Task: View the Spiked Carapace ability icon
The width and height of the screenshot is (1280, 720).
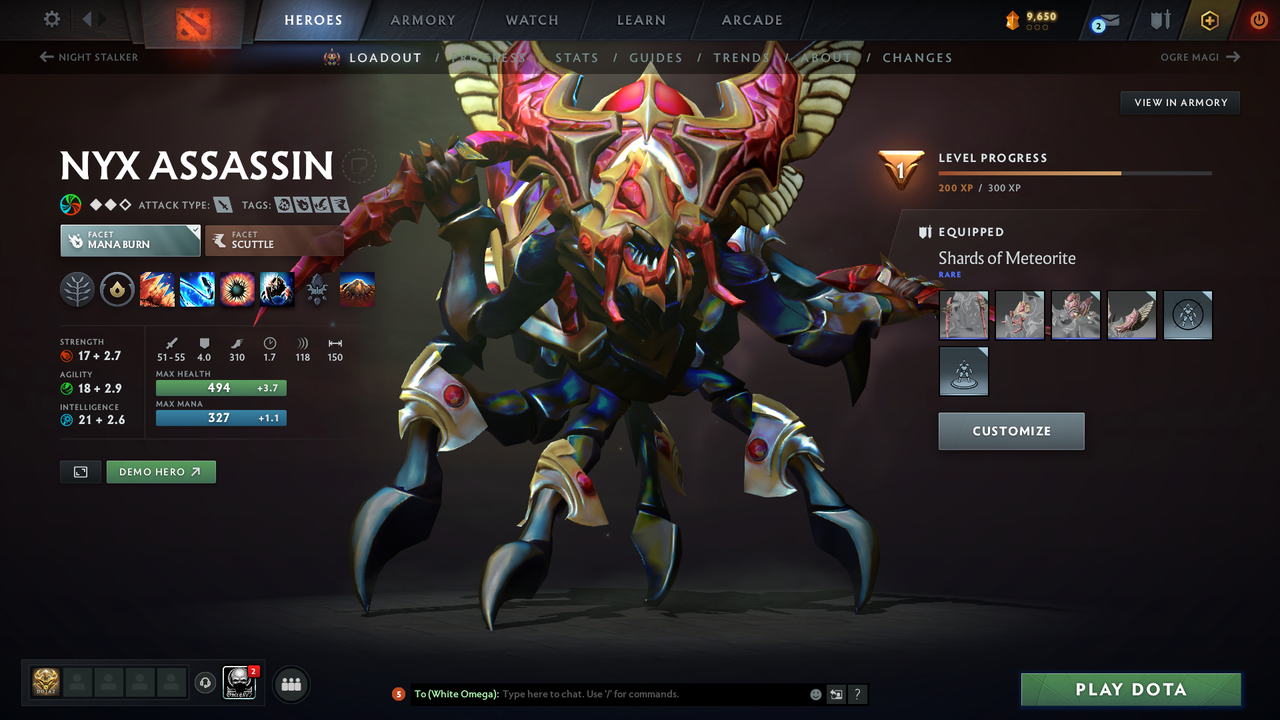Action: pos(237,289)
